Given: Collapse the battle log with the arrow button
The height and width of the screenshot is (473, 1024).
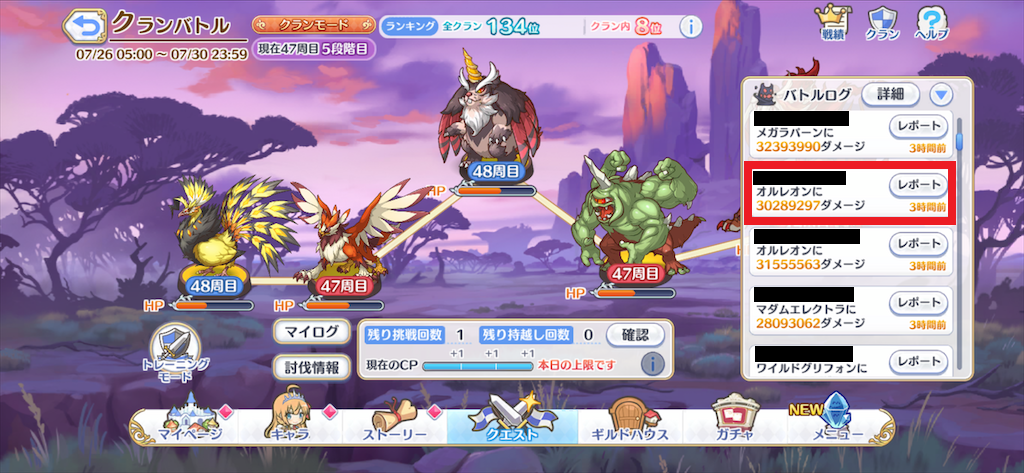Looking at the screenshot, I should click(x=940, y=94).
